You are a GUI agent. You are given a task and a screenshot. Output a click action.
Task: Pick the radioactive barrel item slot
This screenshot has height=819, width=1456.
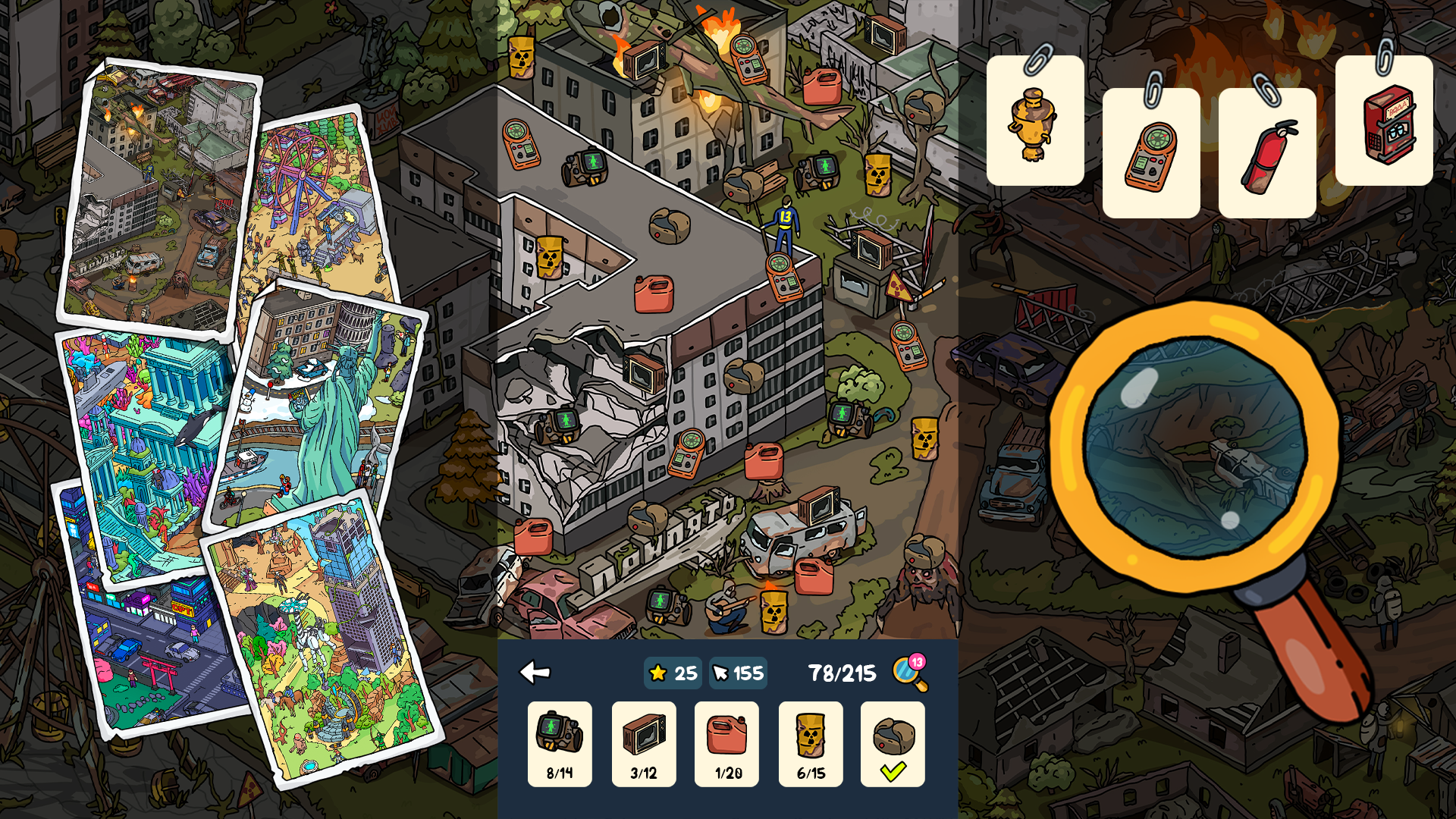[811, 743]
